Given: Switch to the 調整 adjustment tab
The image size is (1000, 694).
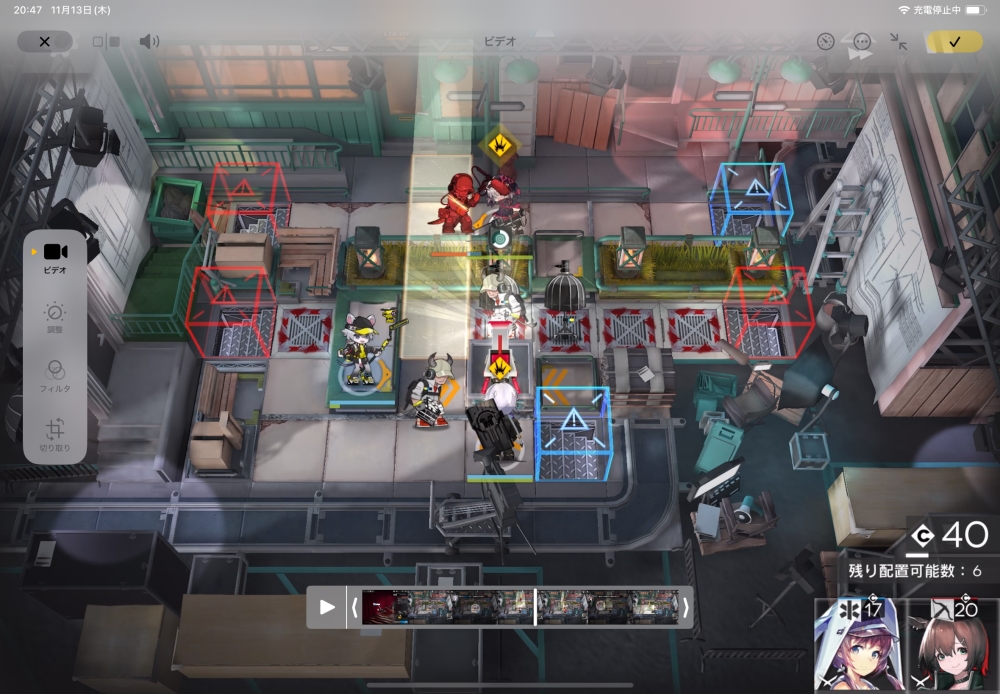Looking at the screenshot, I should pos(55,318).
